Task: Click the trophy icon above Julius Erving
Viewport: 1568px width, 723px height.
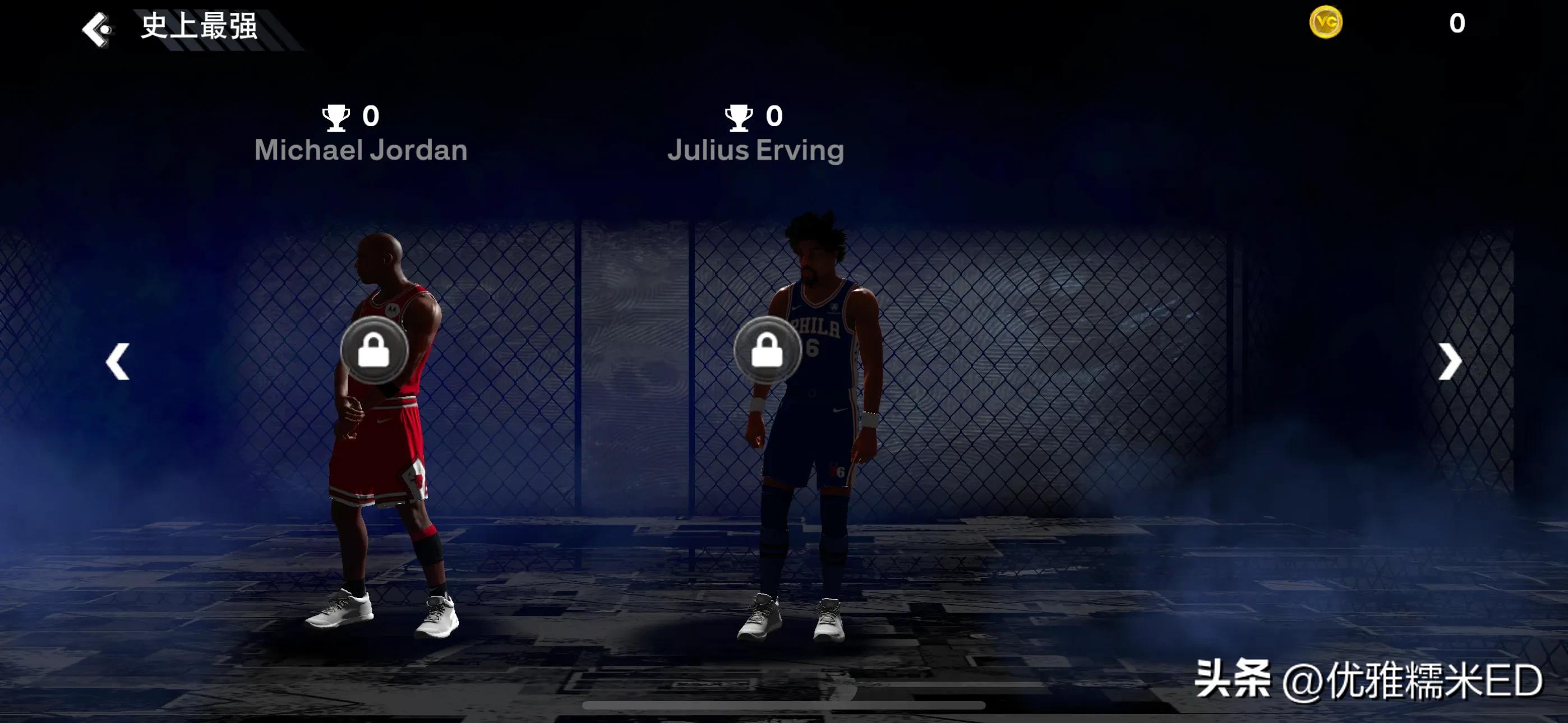Action: [740, 117]
